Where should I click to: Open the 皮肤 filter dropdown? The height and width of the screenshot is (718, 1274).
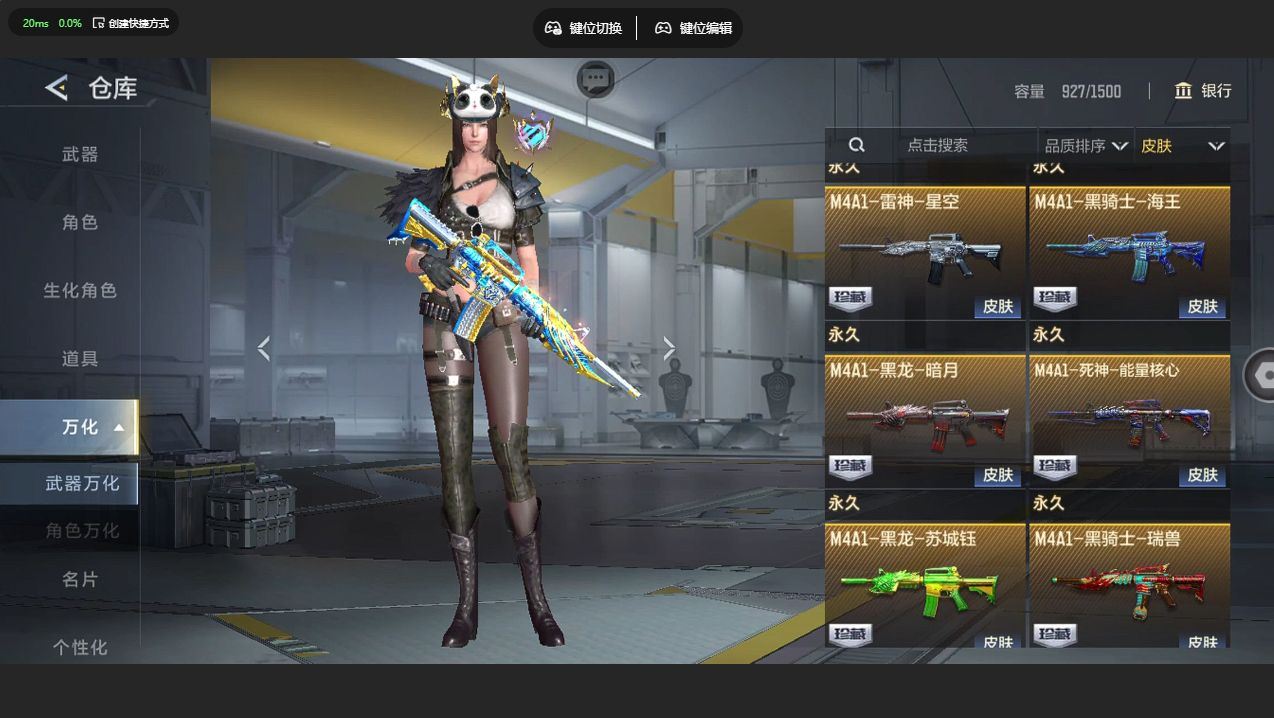pyautogui.click(x=1182, y=146)
